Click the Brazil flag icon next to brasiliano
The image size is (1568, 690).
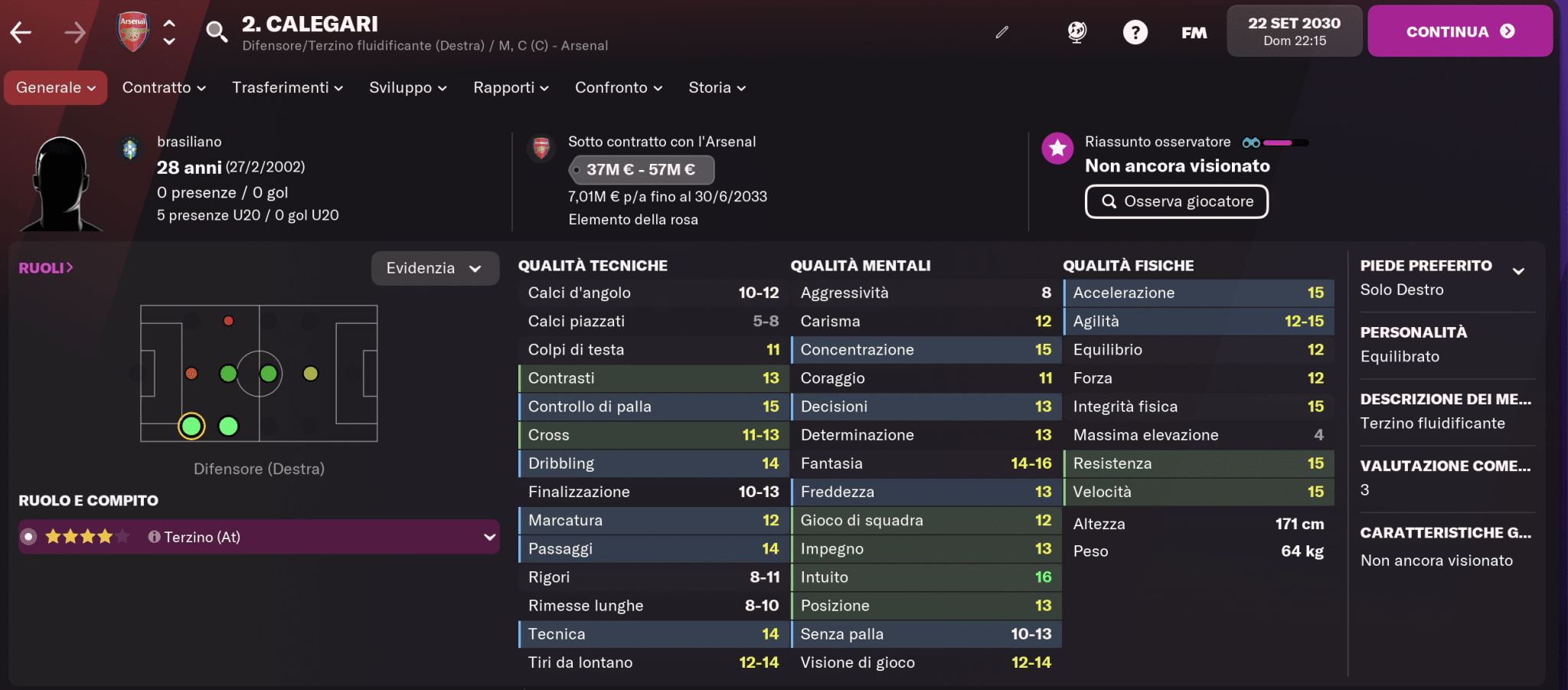tap(130, 148)
